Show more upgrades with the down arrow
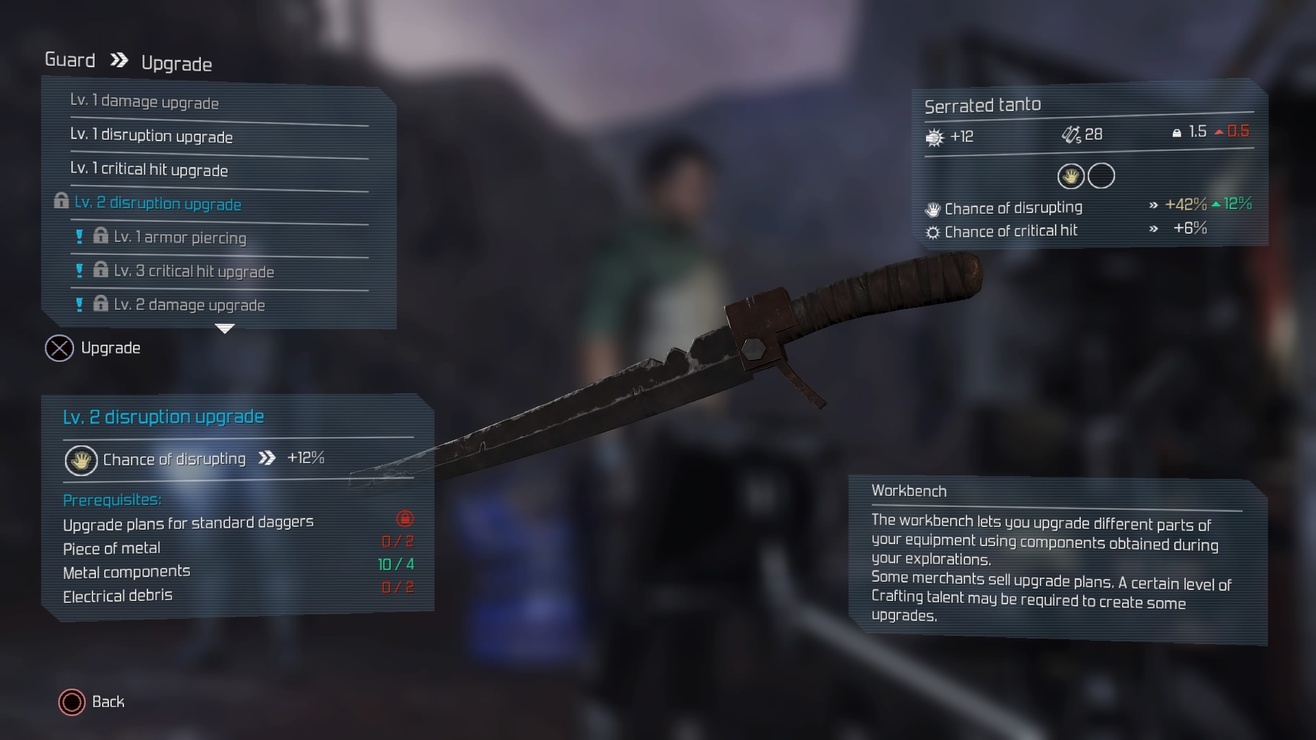The image size is (1316, 740). [225, 329]
